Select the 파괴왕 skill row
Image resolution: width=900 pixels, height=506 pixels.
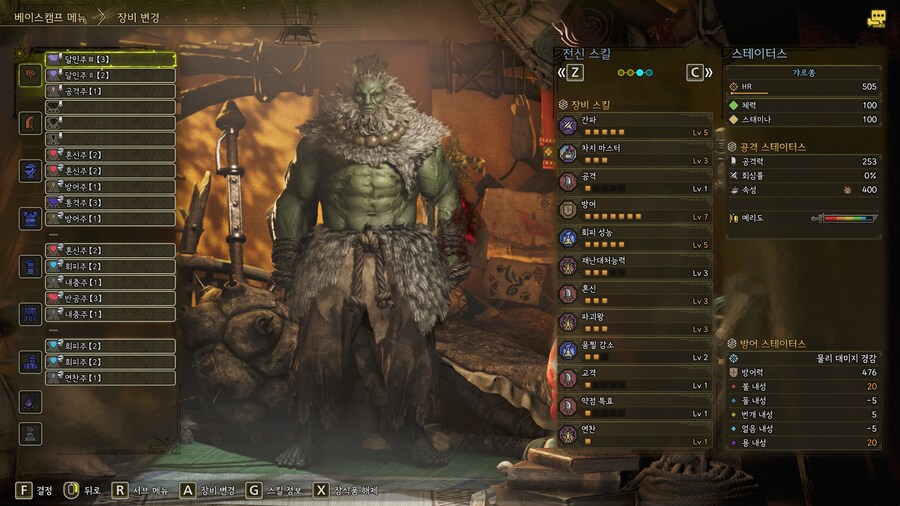[x=635, y=322]
